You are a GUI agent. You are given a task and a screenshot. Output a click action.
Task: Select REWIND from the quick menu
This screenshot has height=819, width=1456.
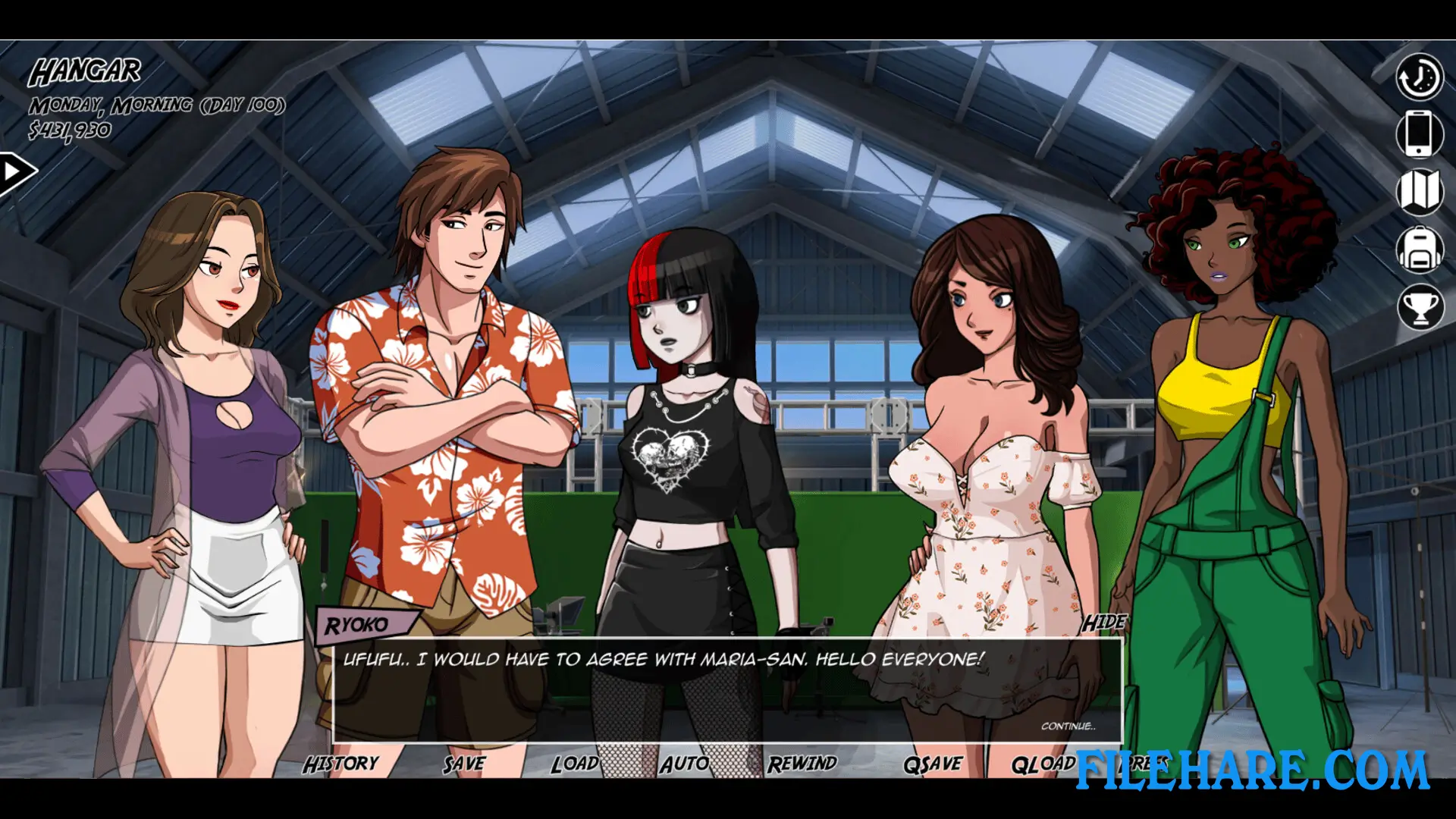(x=803, y=763)
